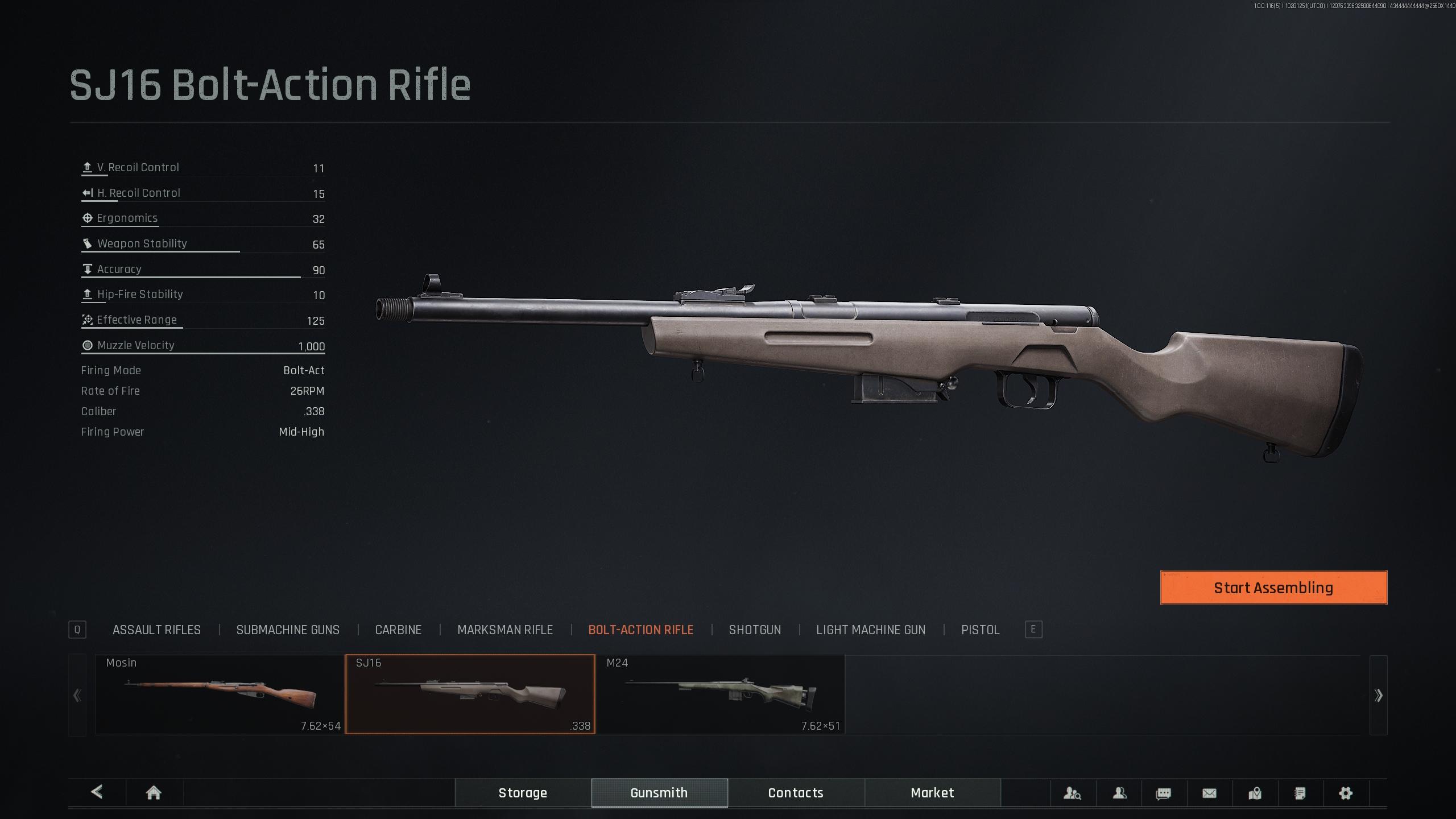
Task: Select the Marksman Rifle category
Action: (x=505, y=630)
